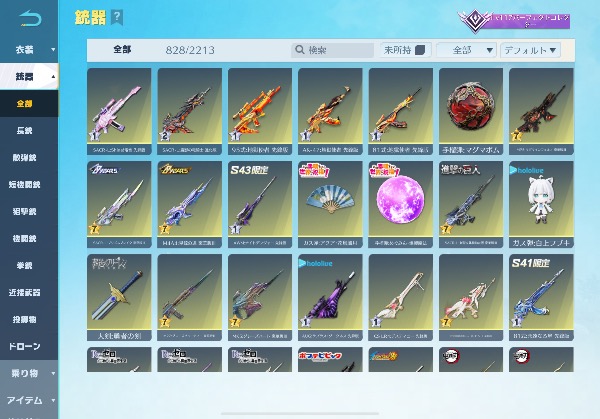
Task: Expand the アイテム items category
Action: (29, 399)
